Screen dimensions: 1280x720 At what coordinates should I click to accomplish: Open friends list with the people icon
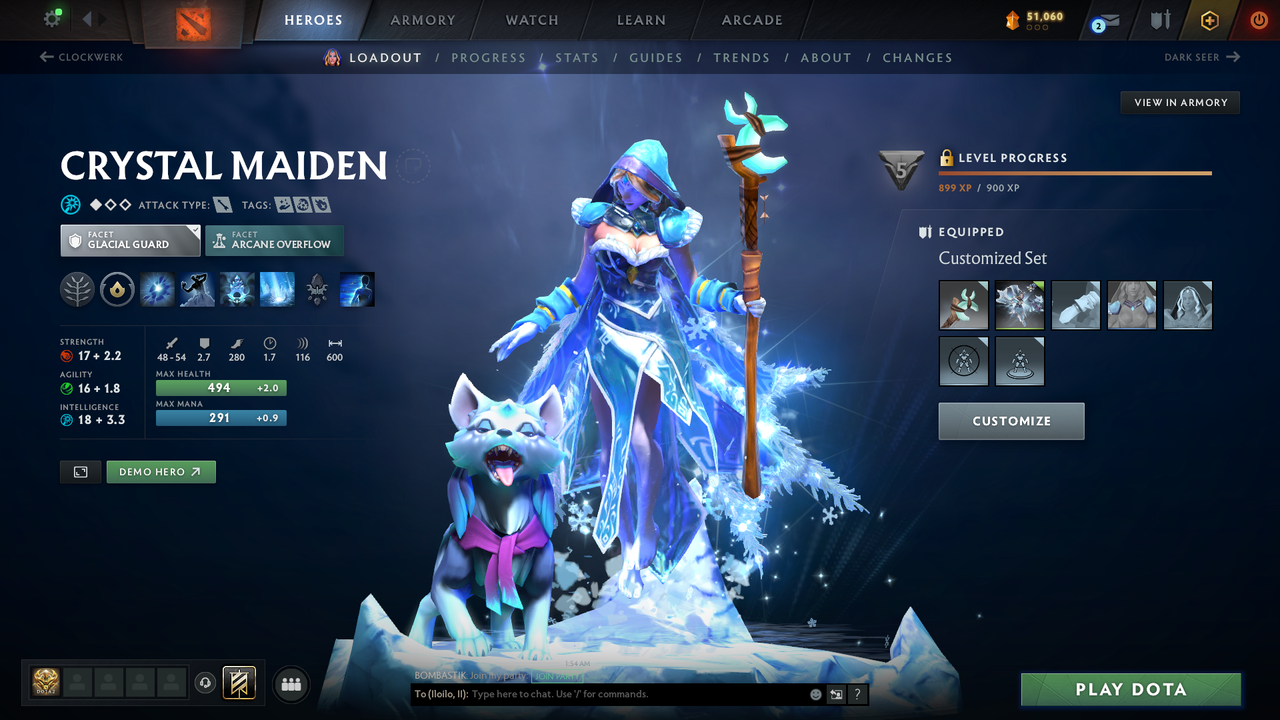coord(290,684)
